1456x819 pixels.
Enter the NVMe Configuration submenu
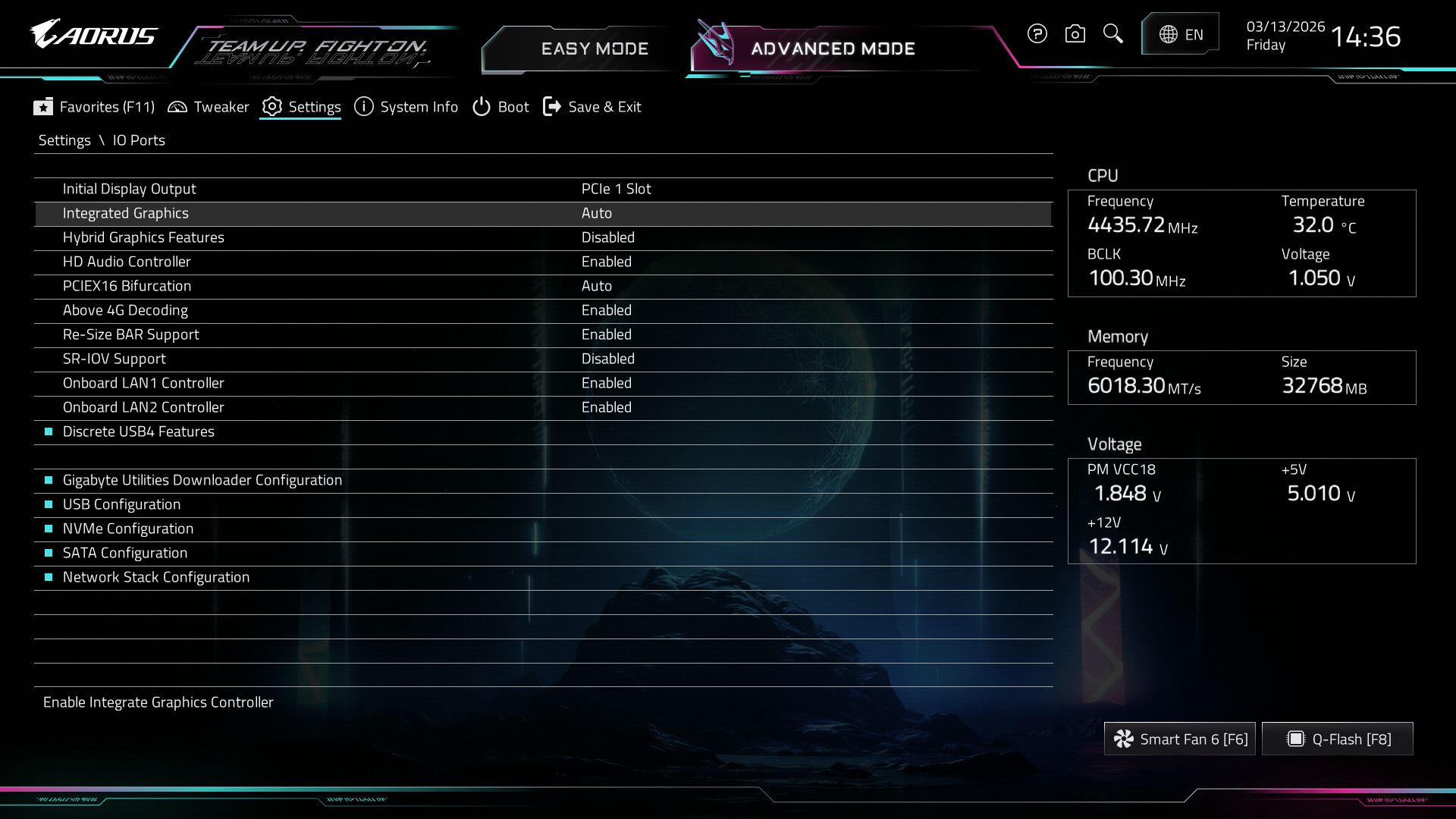[127, 529]
